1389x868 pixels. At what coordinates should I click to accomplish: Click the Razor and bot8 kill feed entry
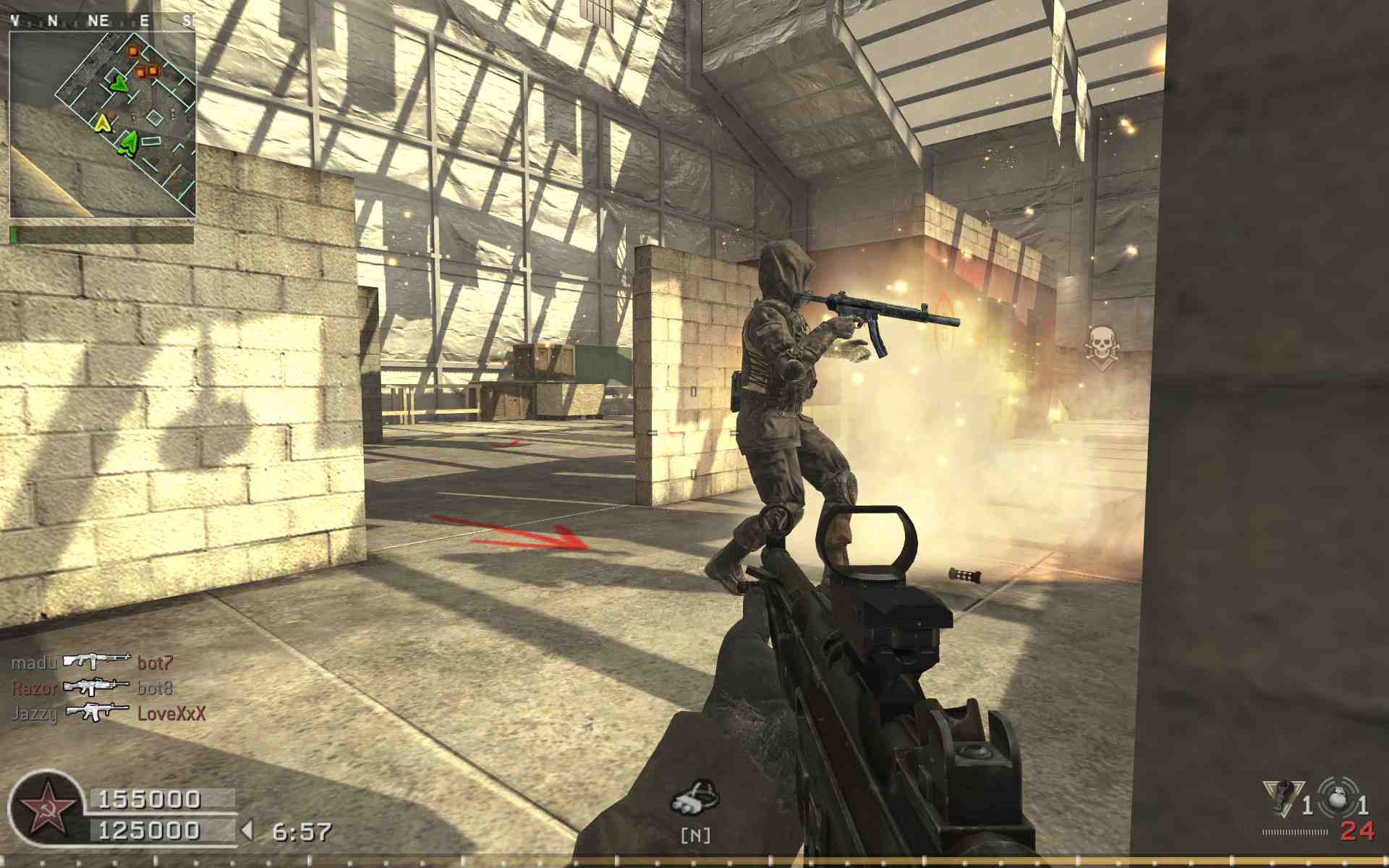click(93, 687)
